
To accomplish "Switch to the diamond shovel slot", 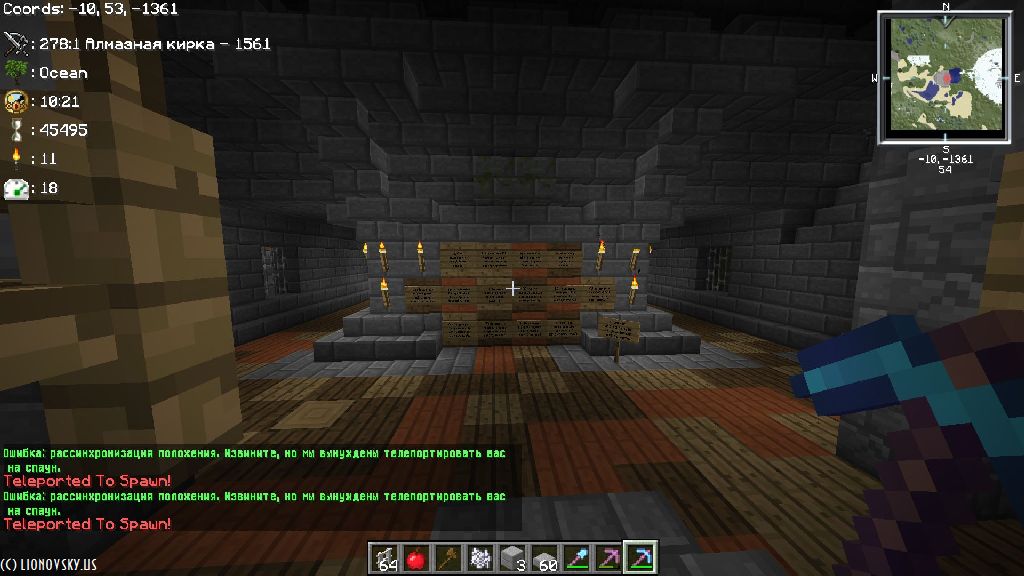I will [x=575, y=558].
